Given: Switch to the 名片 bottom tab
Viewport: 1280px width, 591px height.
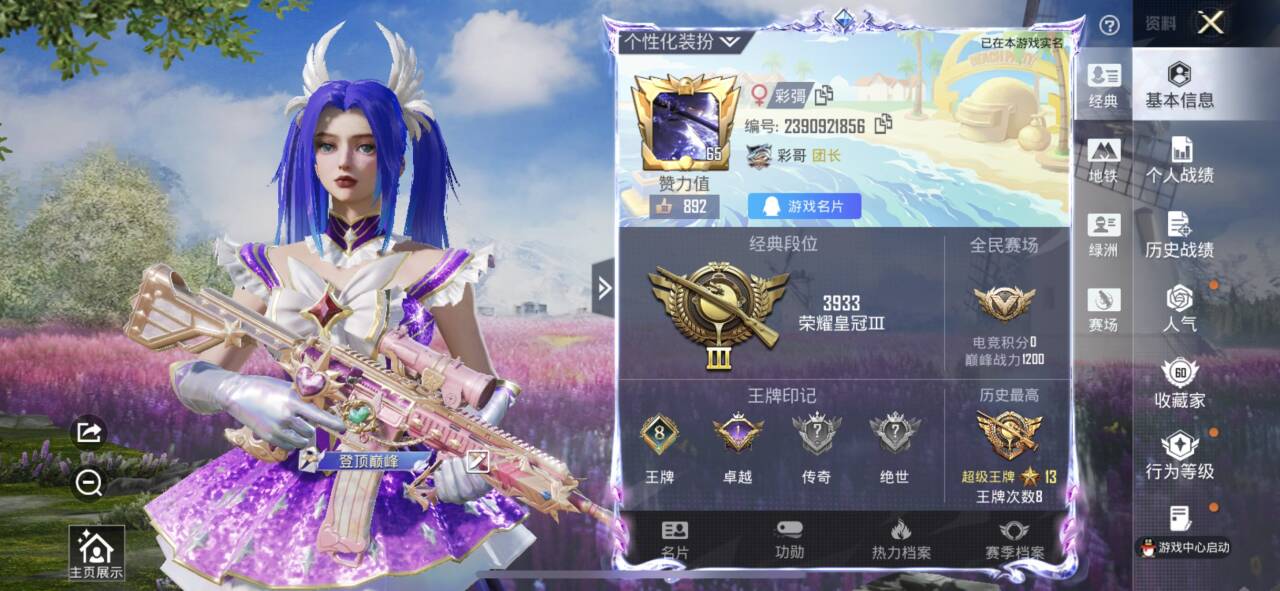Looking at the screenshot, I should pos(675,540).
